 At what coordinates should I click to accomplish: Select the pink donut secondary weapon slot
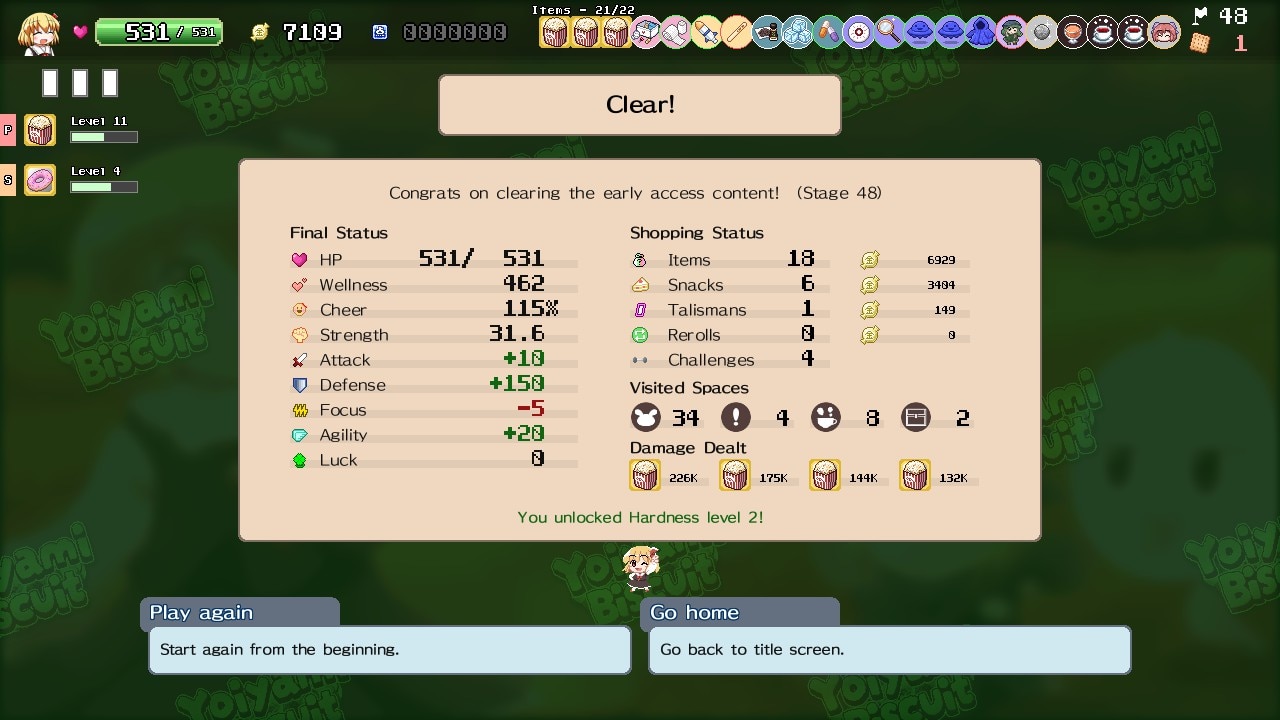click(40, 180)
